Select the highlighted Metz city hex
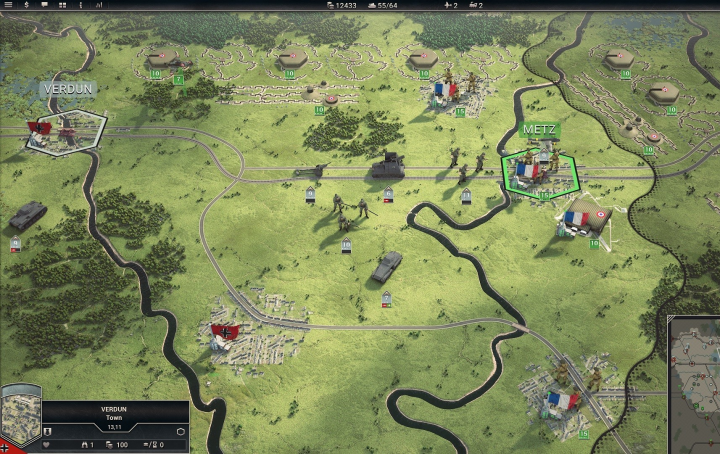Screen dimensions: 720x454 coord(540,172)
